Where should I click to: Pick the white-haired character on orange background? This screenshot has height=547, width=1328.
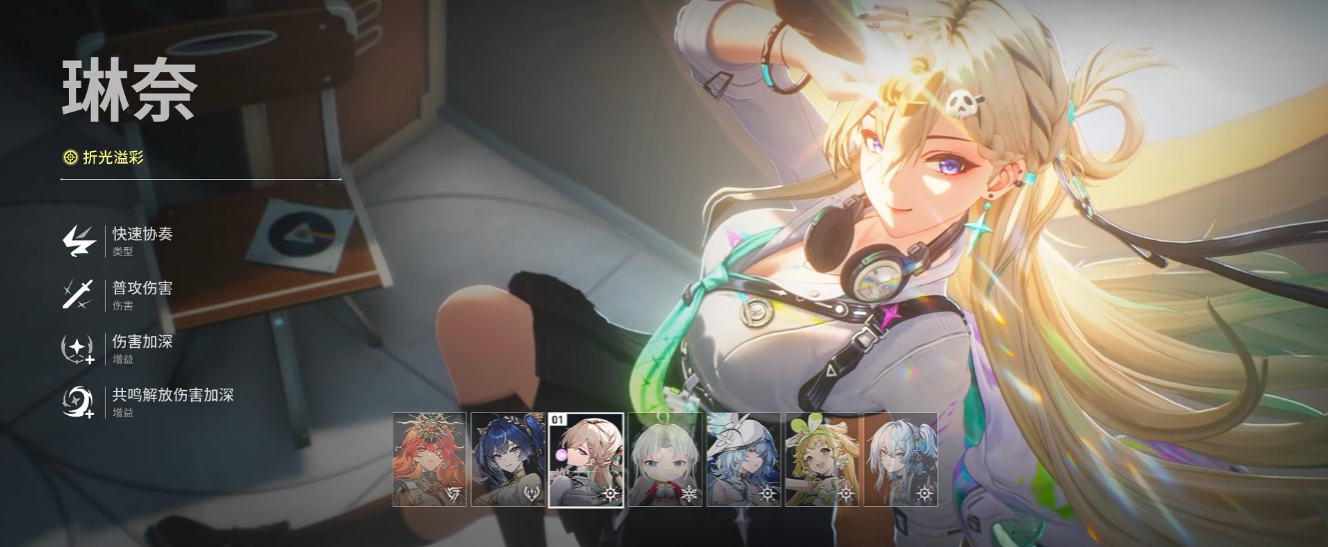(900, 459)
